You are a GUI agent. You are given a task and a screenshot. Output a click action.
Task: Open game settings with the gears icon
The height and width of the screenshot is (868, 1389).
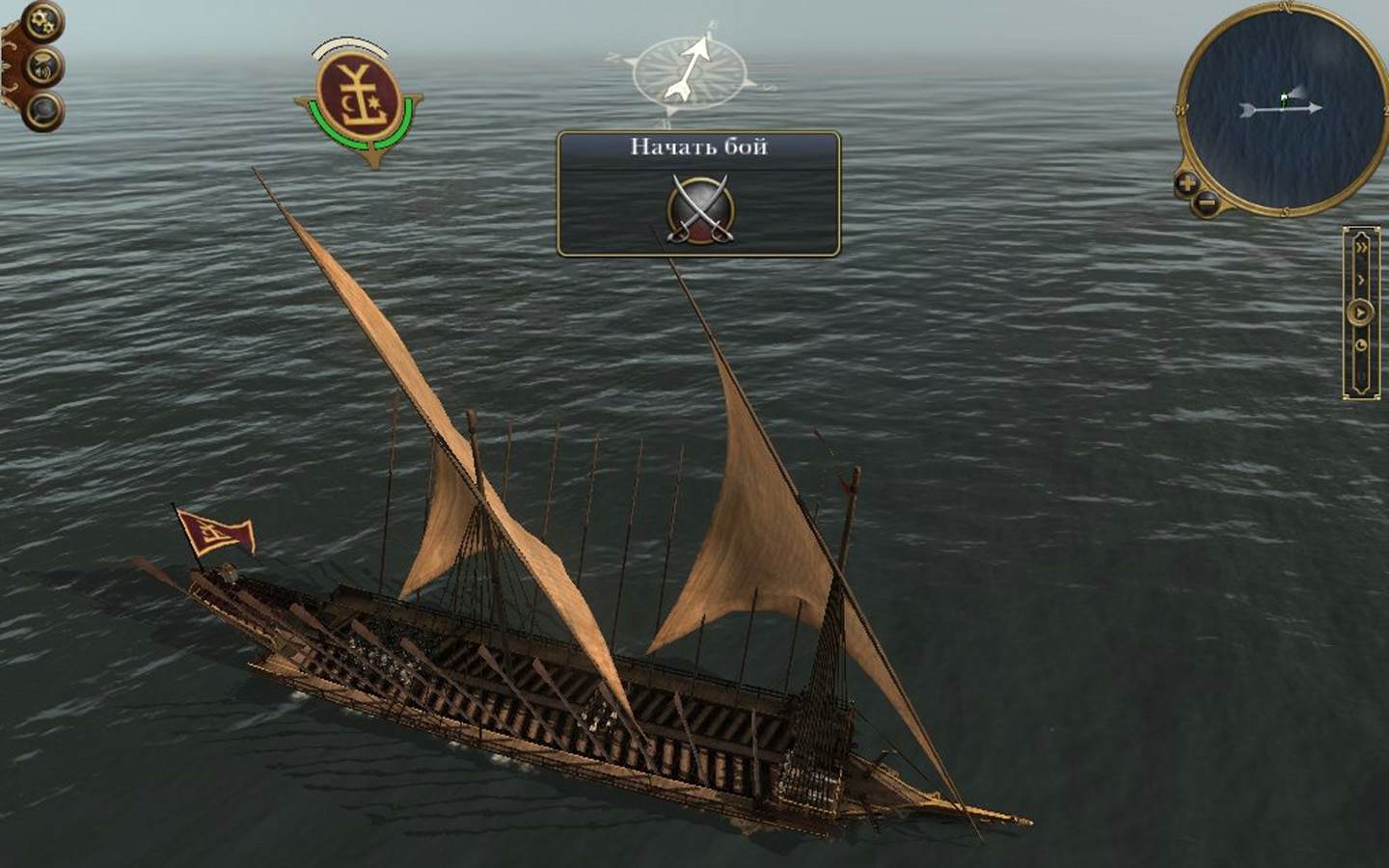click(43, 22)
